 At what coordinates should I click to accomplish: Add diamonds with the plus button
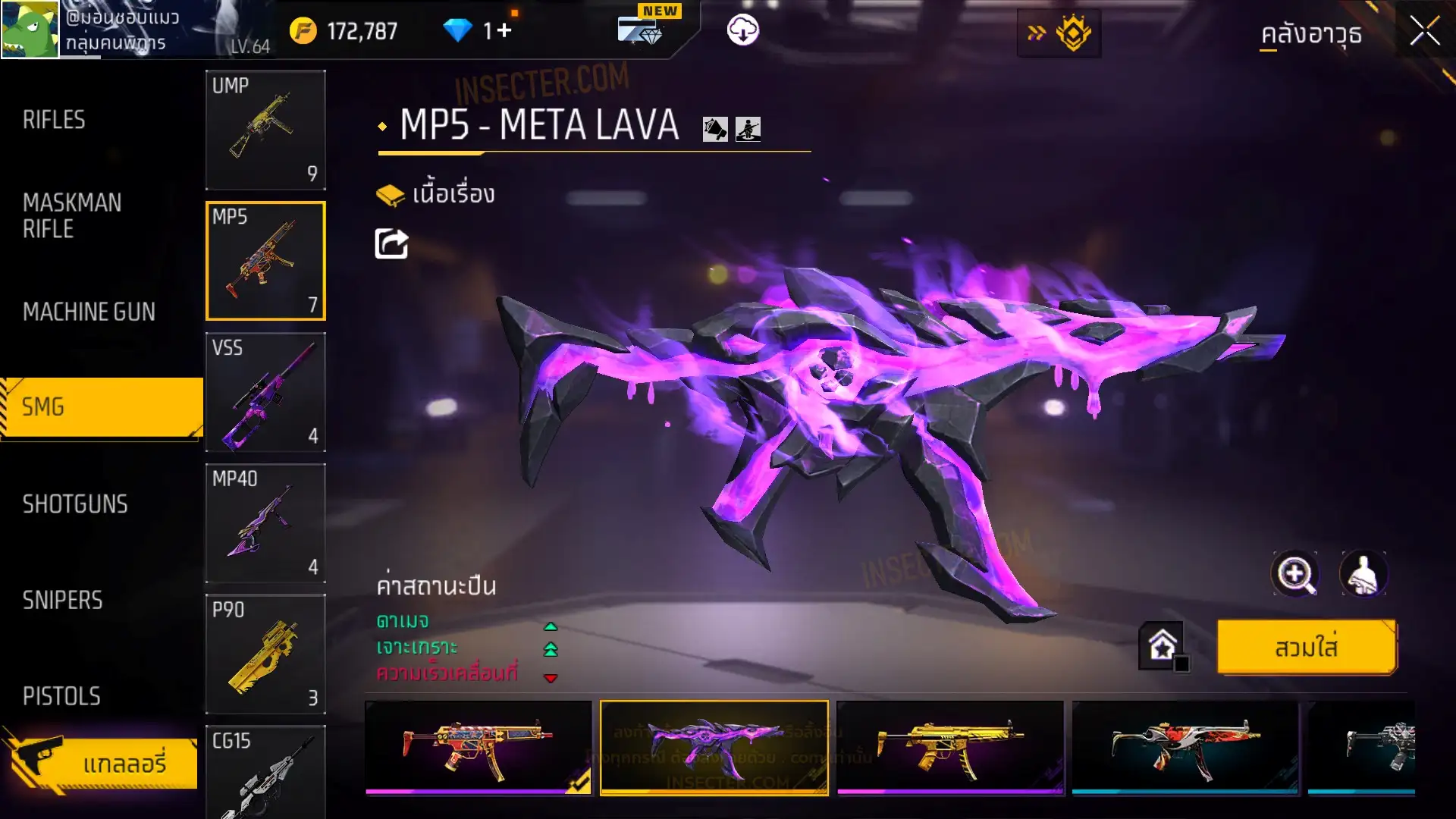(504, 31)
